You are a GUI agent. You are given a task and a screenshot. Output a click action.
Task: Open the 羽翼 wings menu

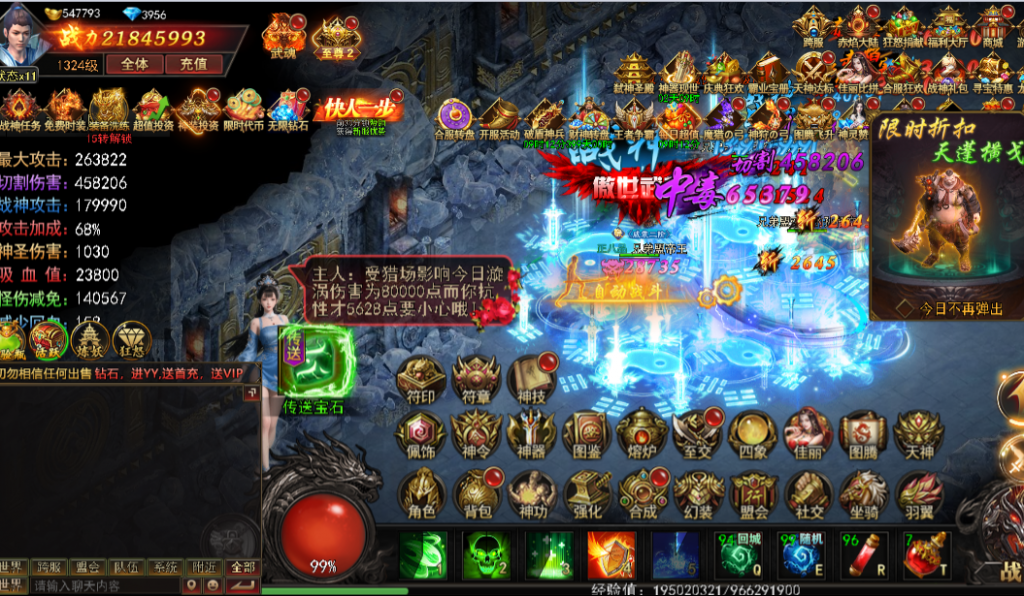(918, 494)
